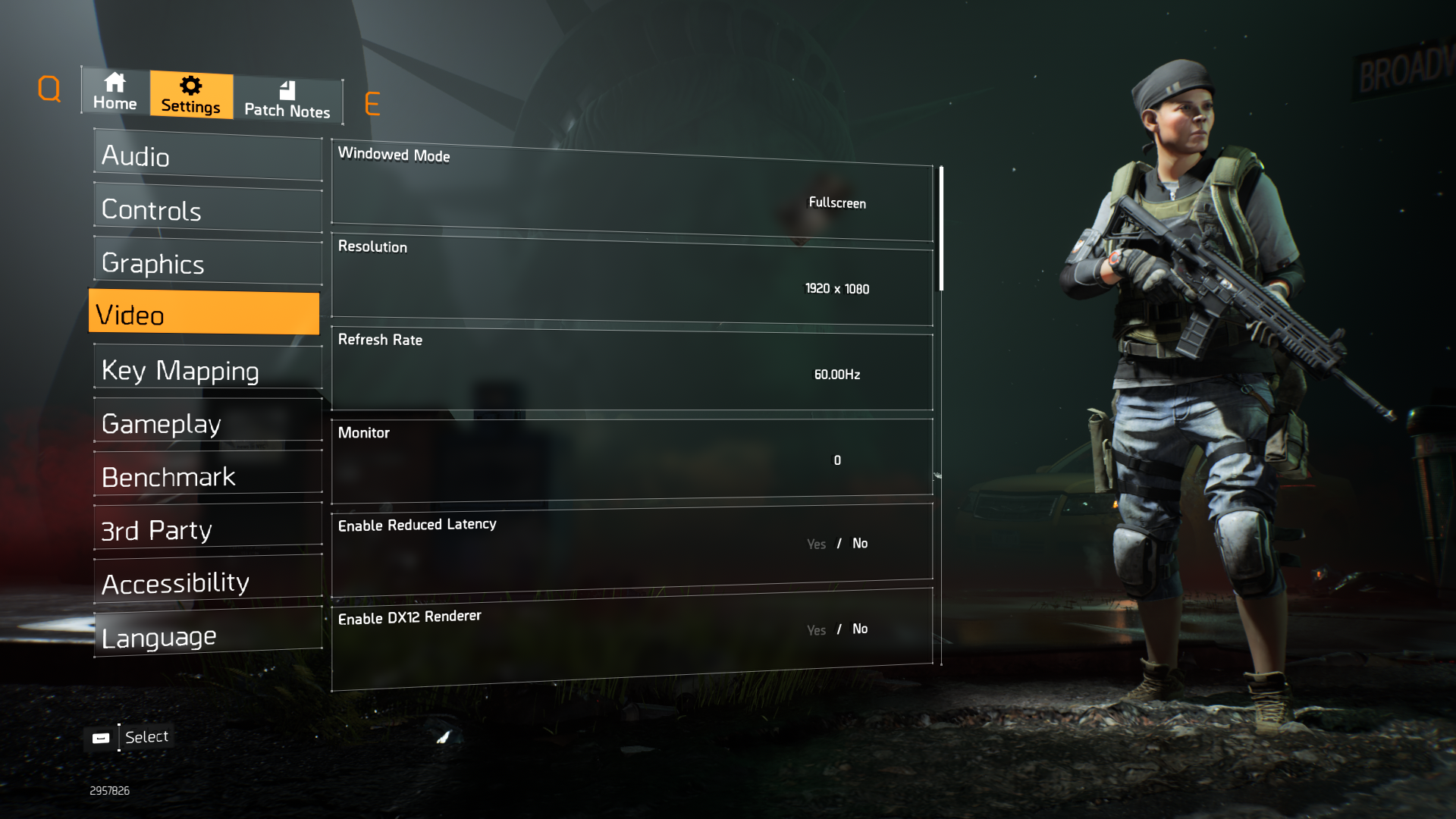The width and height of the screenshot is (1456, 819).
Task: Set Enable DX12 Renderer to Yes
Action: [x=816, y=630]
